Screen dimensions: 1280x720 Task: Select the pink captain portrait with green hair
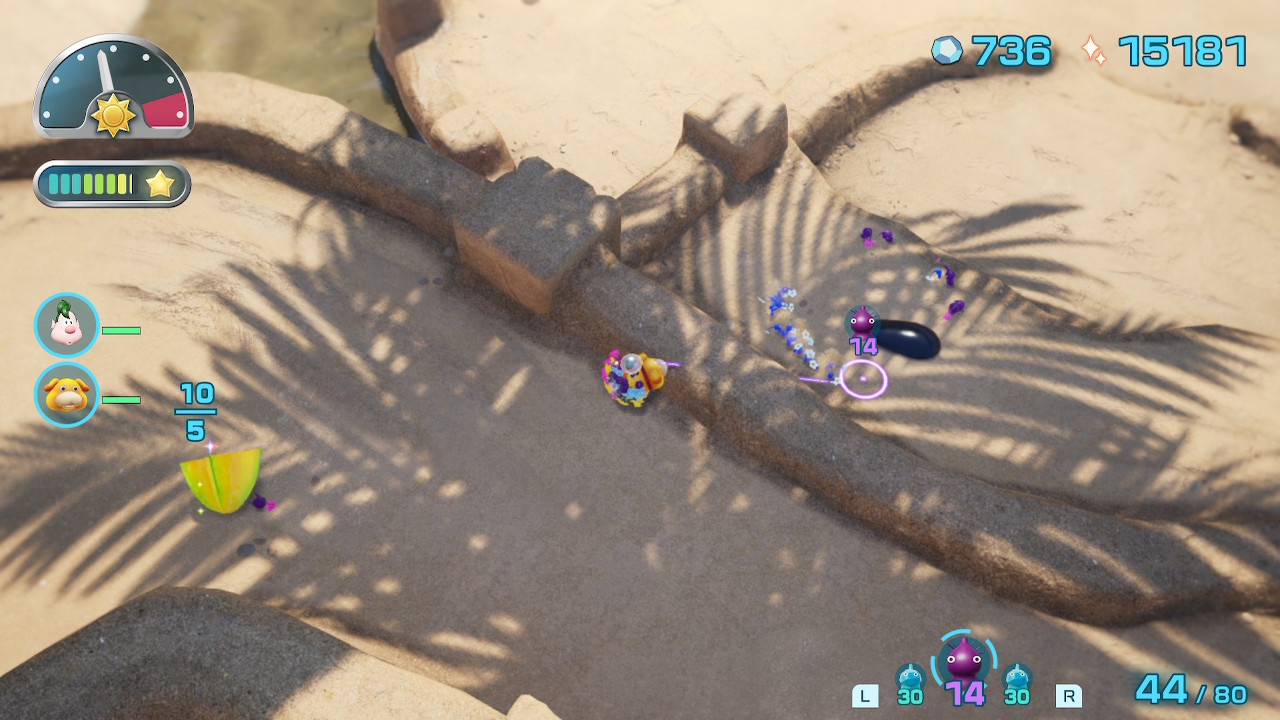click(67, 325)
